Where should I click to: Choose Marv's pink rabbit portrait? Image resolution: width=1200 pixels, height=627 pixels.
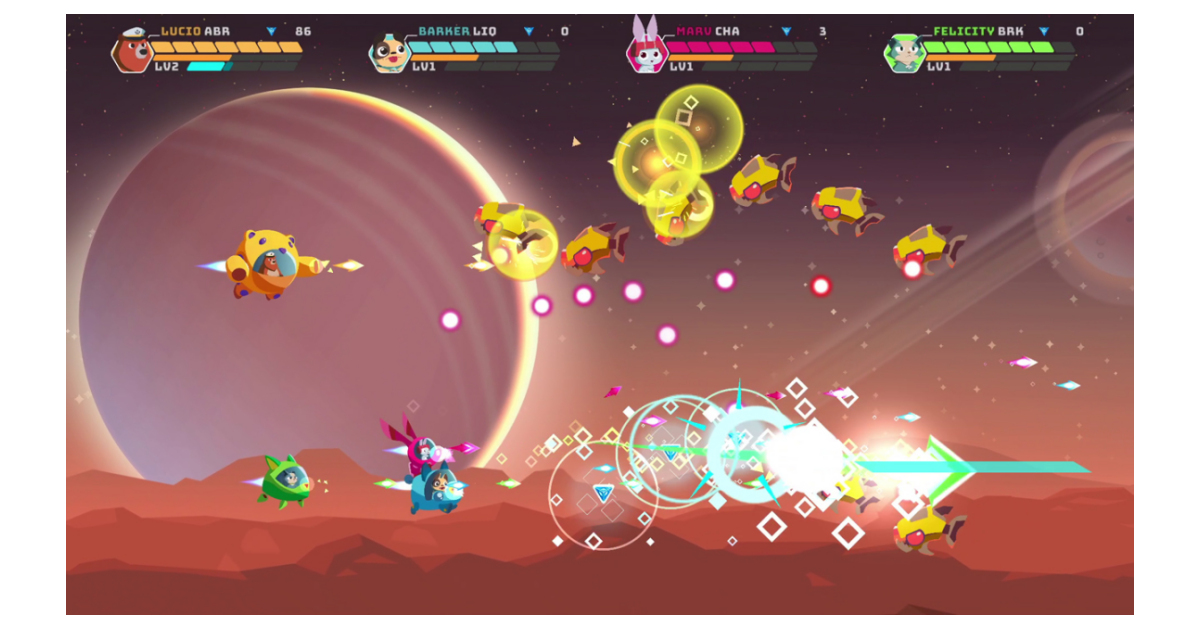[645, 50]
